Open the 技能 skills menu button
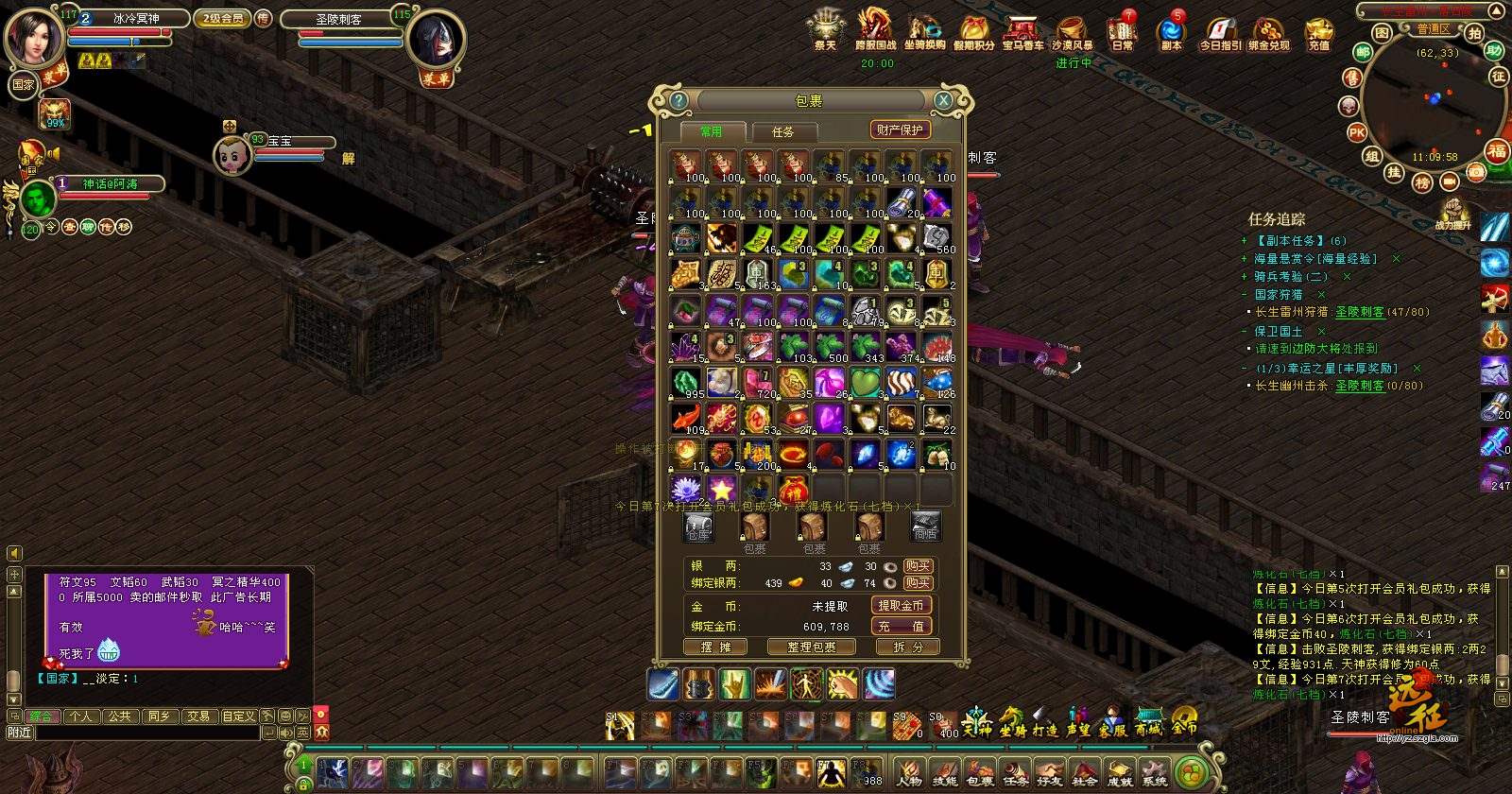This screenshot has height=794, width=1512. click(x=944, y=771)
